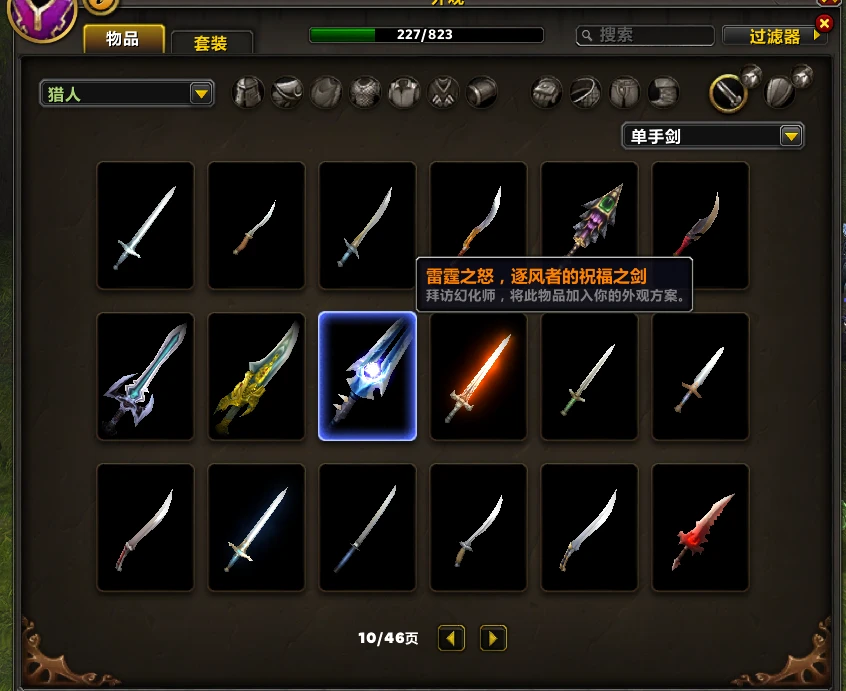
Task: Select the chest armor slot icon
Action: 366,93
